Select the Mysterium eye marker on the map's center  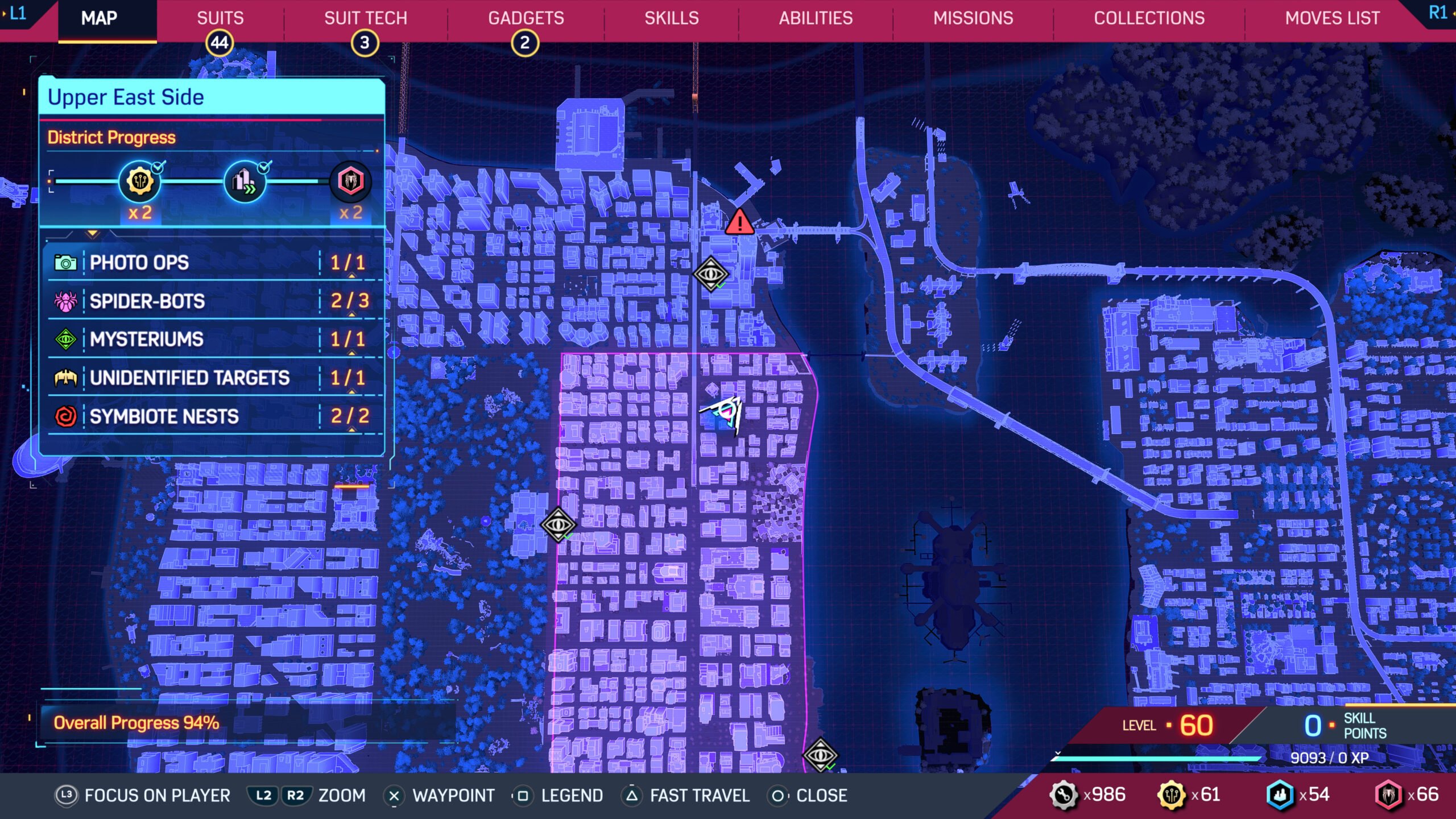pos(559,526)
